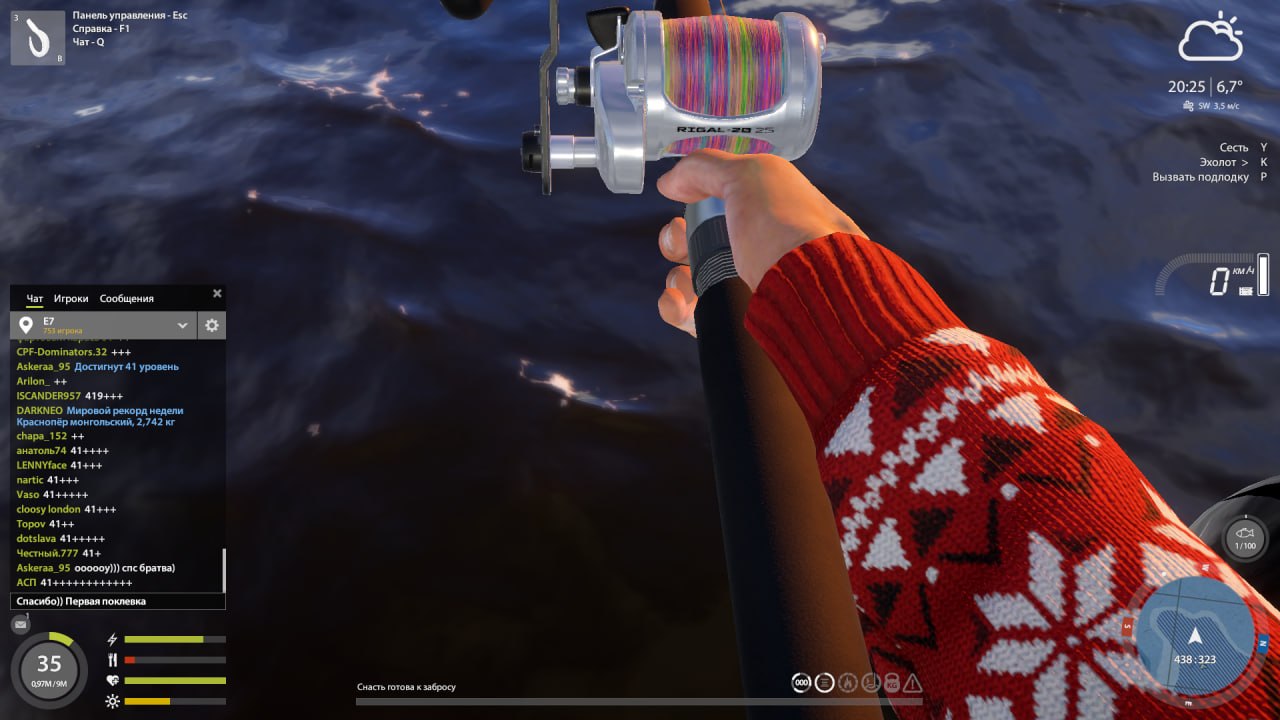
Task: Click the triangle warning indicator
Action: coord(912,682)
